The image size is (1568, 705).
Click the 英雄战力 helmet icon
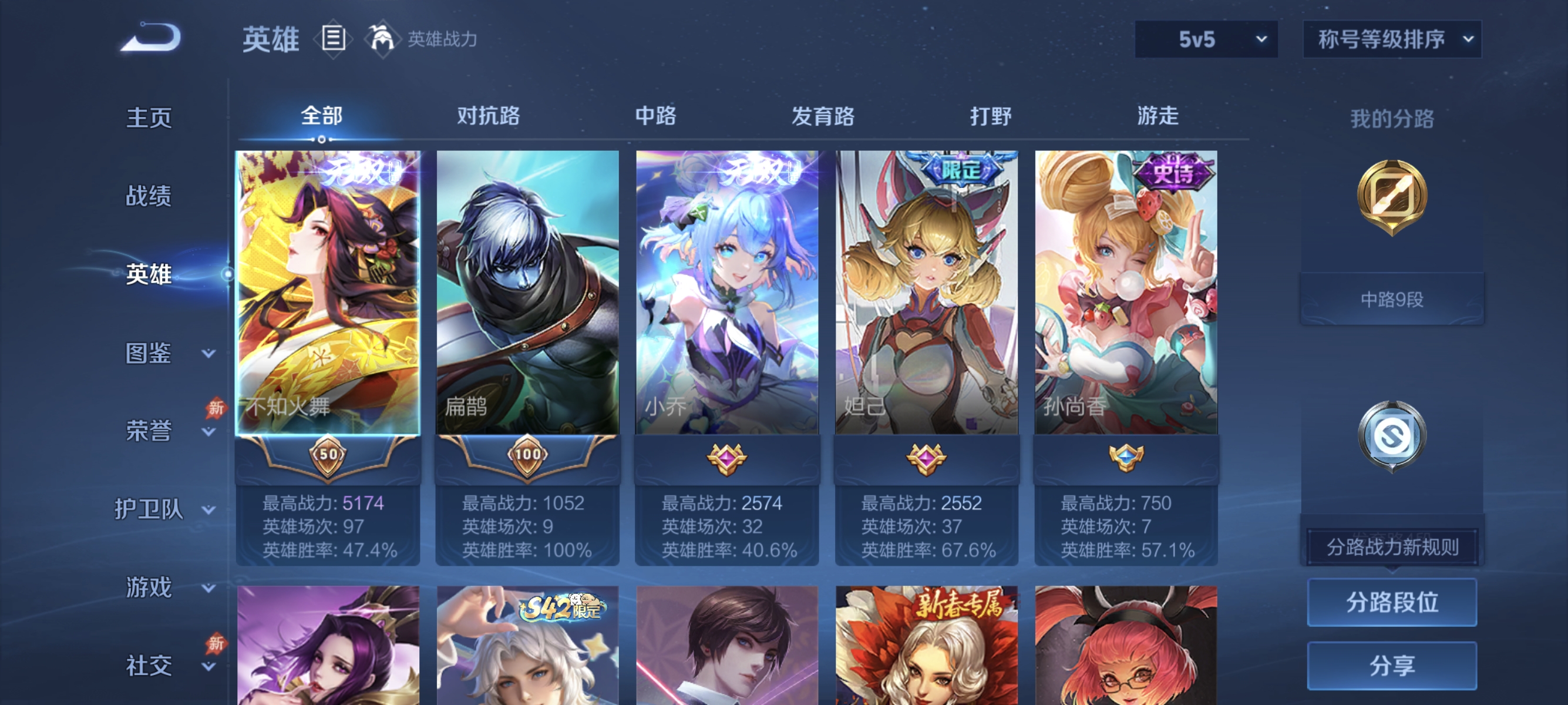[383, 38]
